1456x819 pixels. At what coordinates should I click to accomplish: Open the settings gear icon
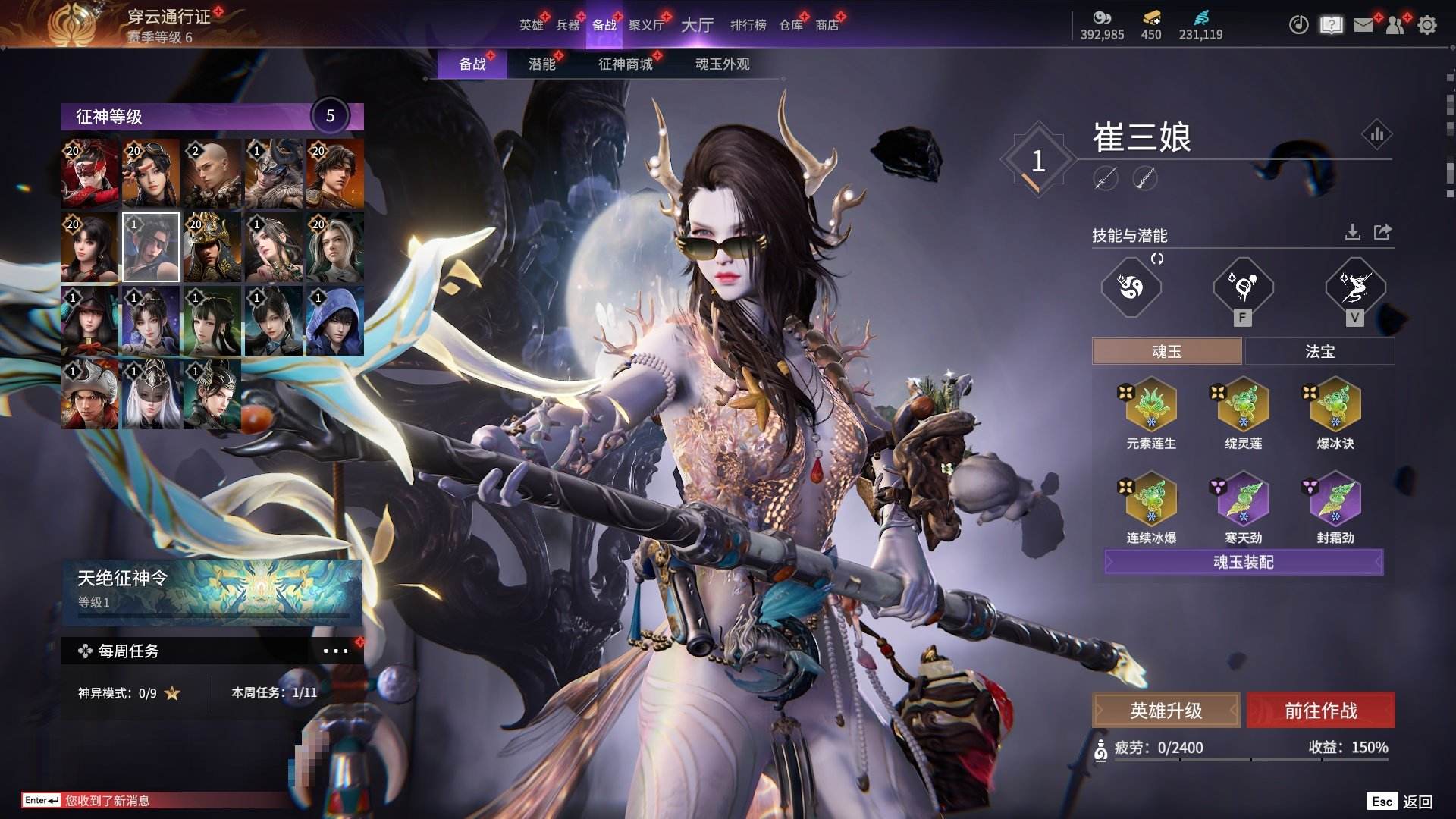(x=1426, y=25)
